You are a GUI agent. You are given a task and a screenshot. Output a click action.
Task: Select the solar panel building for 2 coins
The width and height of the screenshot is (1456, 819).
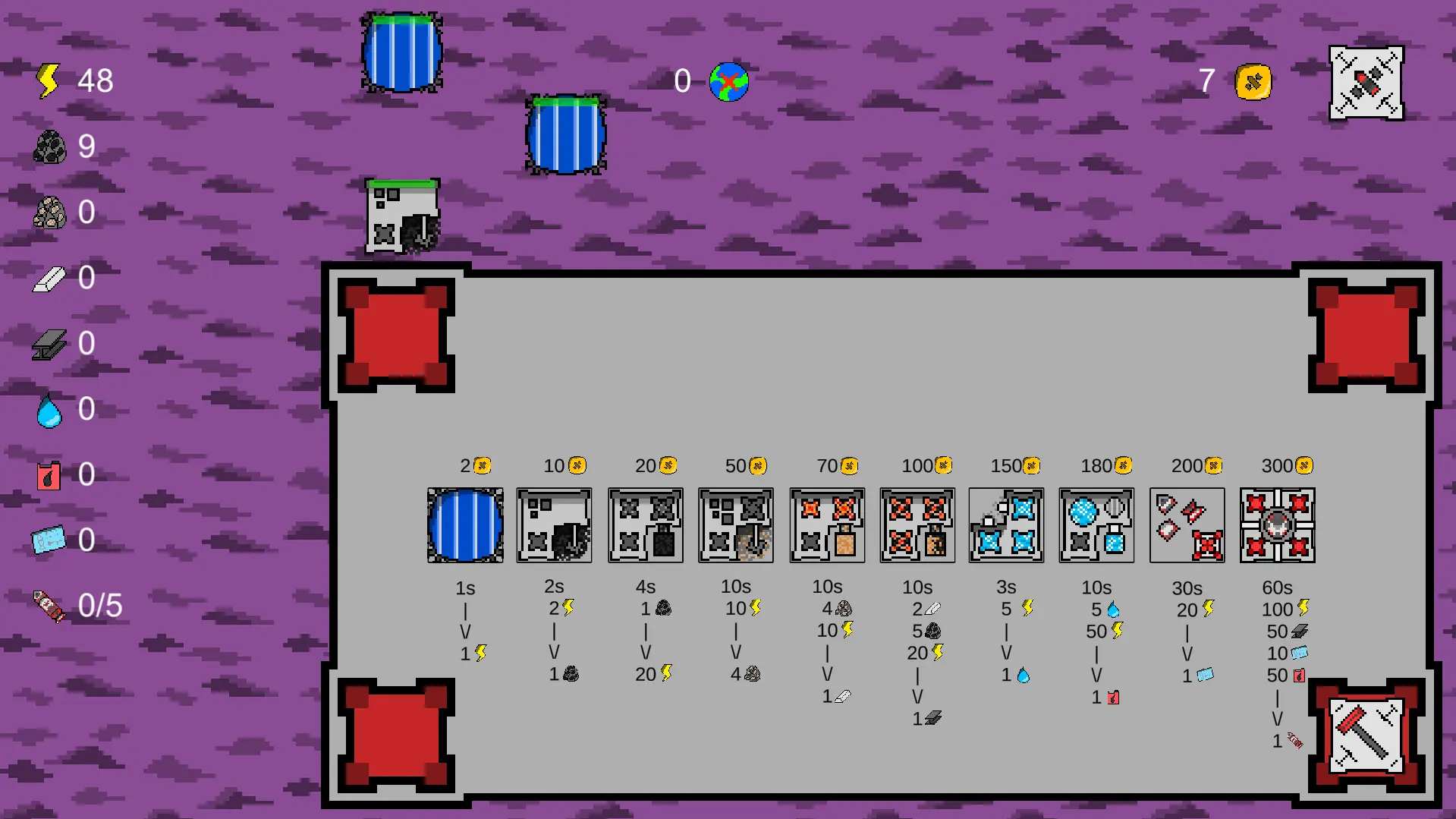pyautogui.click(x=464, y=525)
